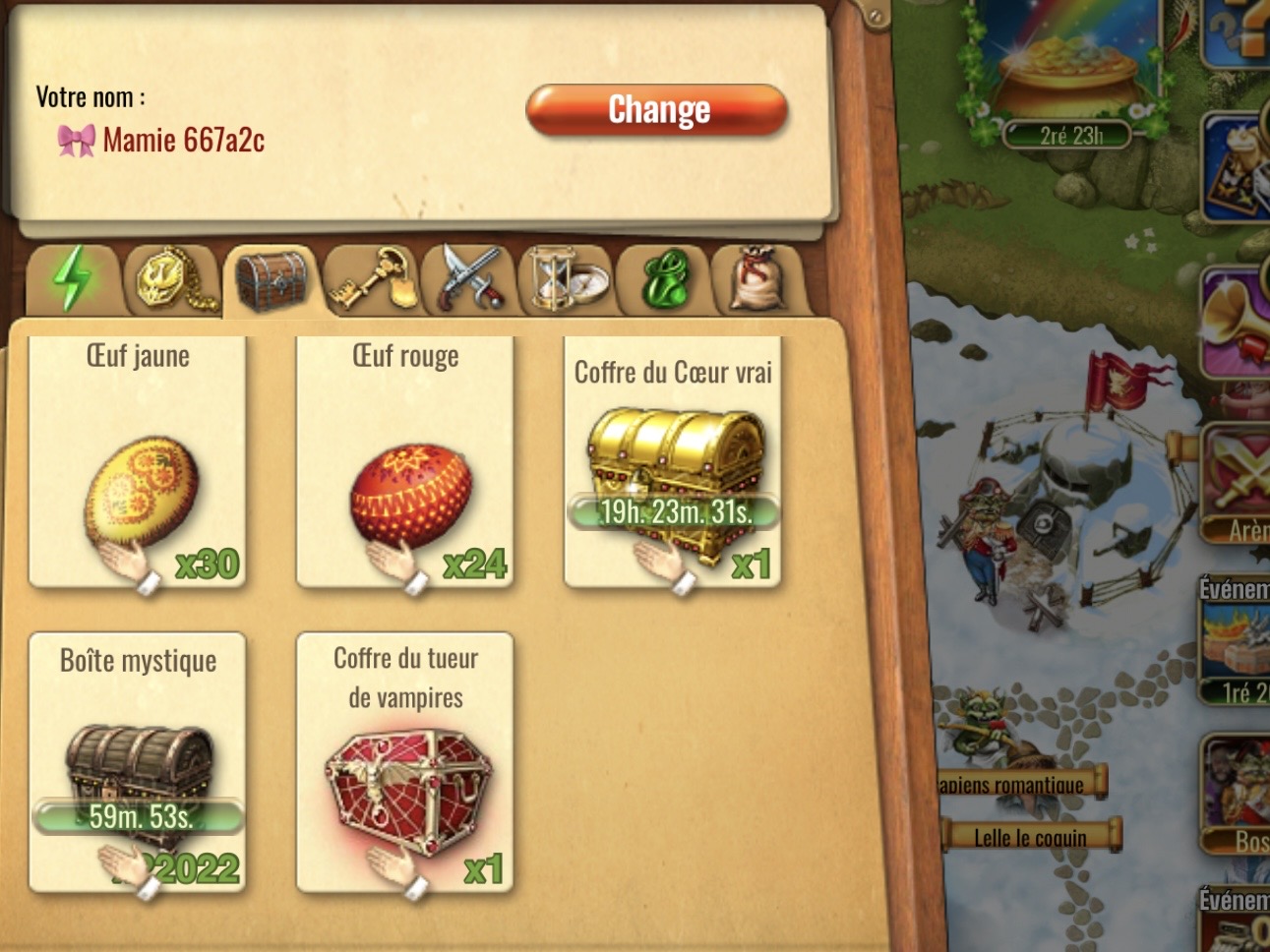Viewport: 1270px width, 952px height.
Task: Switch to the green potion tab
Action: [665, 280]
